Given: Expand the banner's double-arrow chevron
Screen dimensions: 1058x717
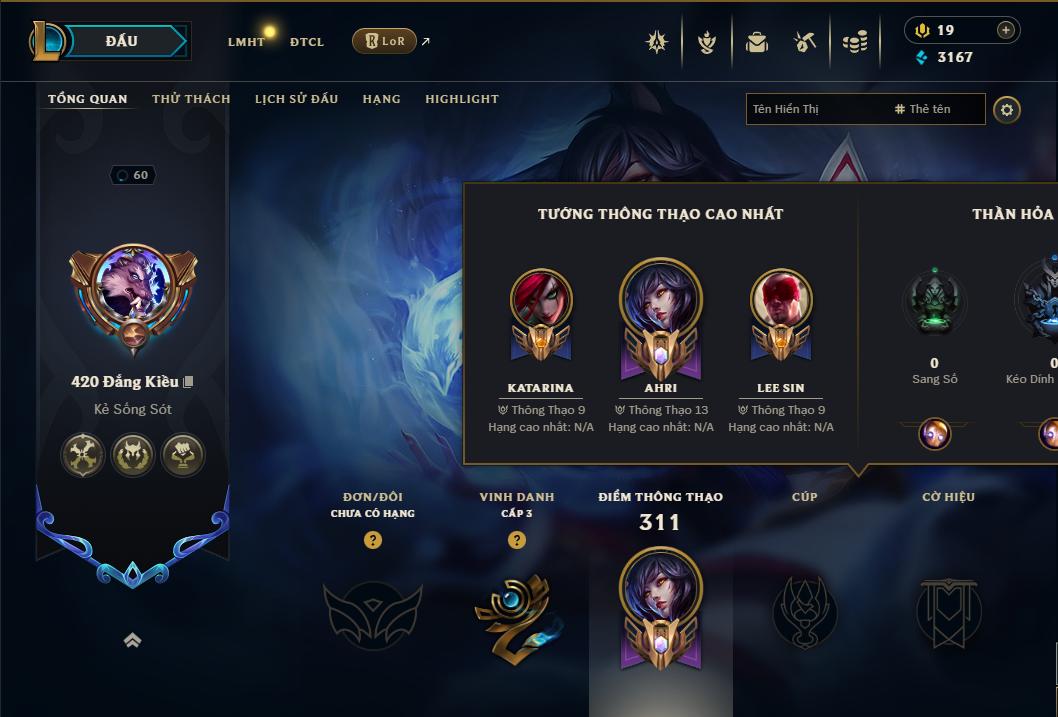Looking at the screenshot, I should tap(132, 641).
